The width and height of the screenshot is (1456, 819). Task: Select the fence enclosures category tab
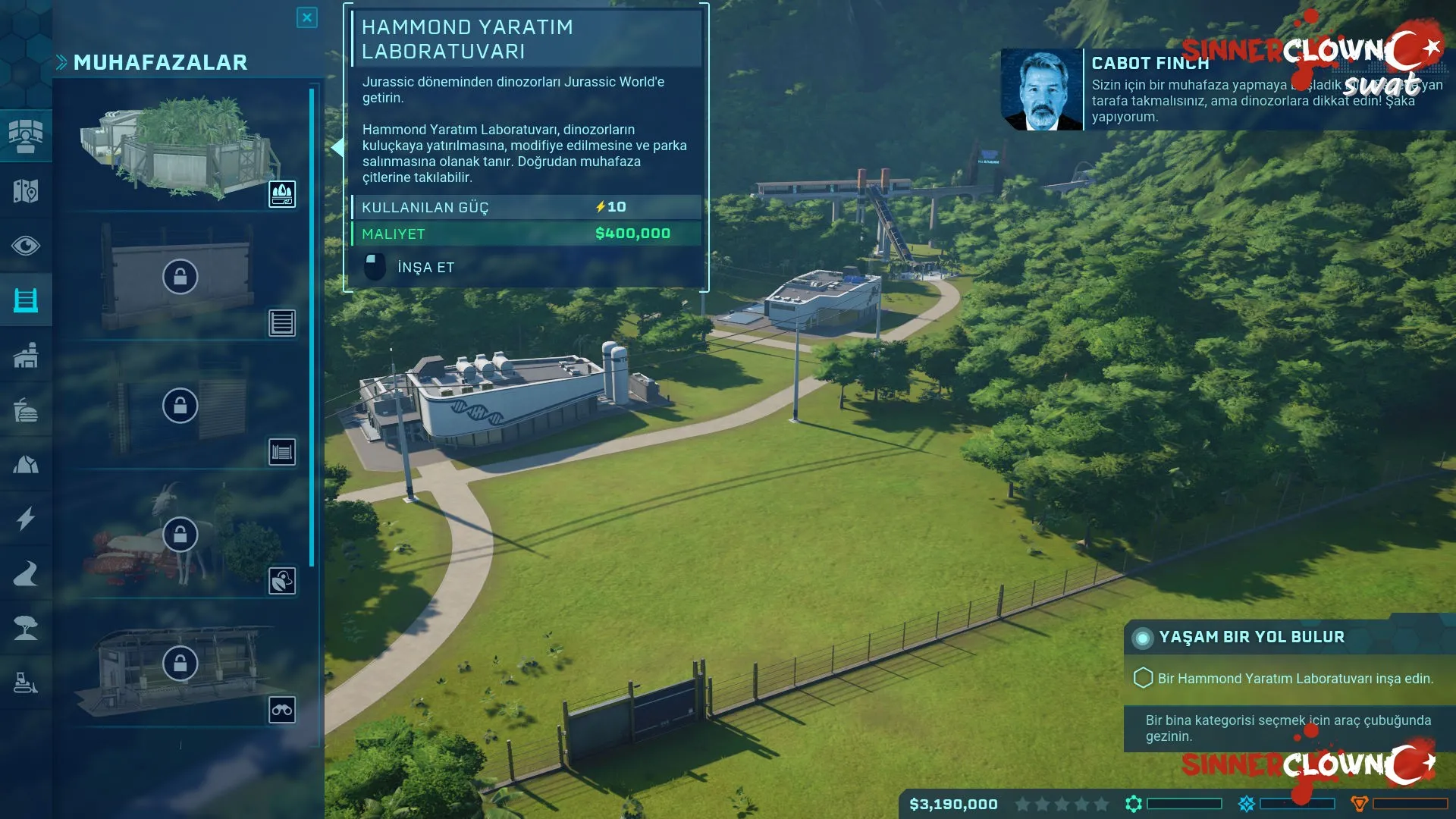[26, 300]
